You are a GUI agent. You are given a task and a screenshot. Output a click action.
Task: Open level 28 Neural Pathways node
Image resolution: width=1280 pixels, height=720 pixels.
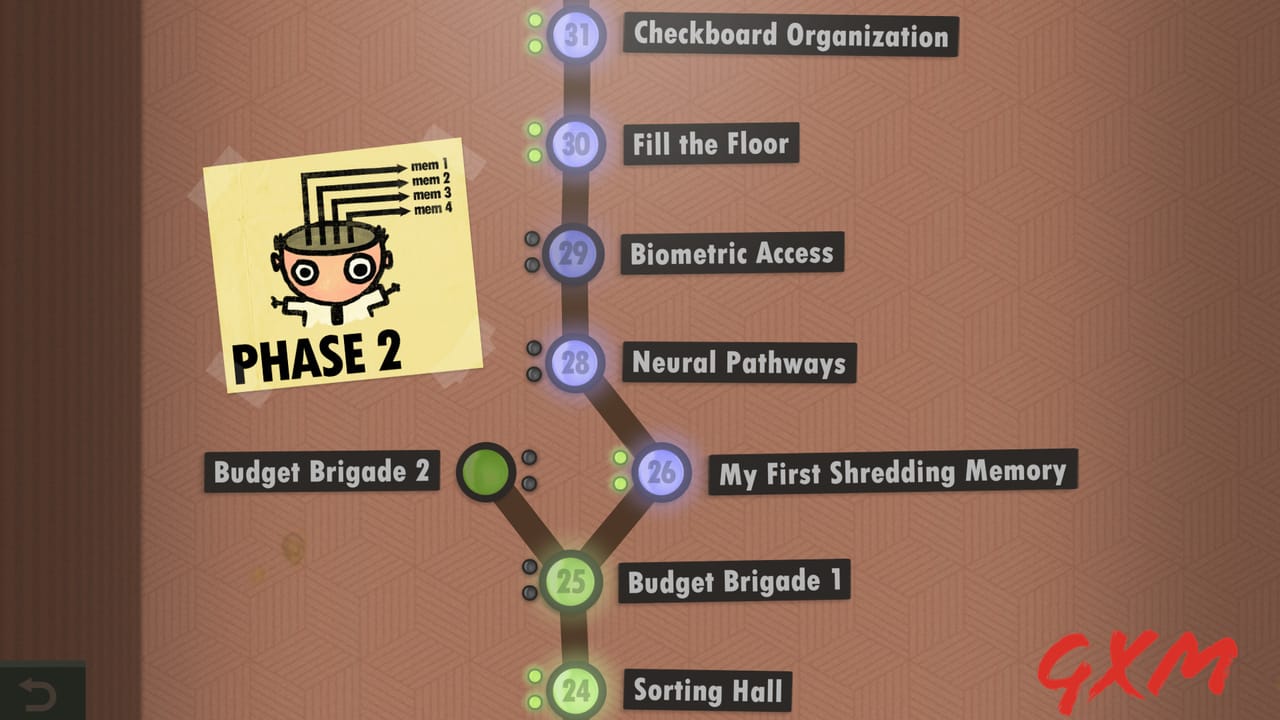pyautogui.click(x=575, y=364)
